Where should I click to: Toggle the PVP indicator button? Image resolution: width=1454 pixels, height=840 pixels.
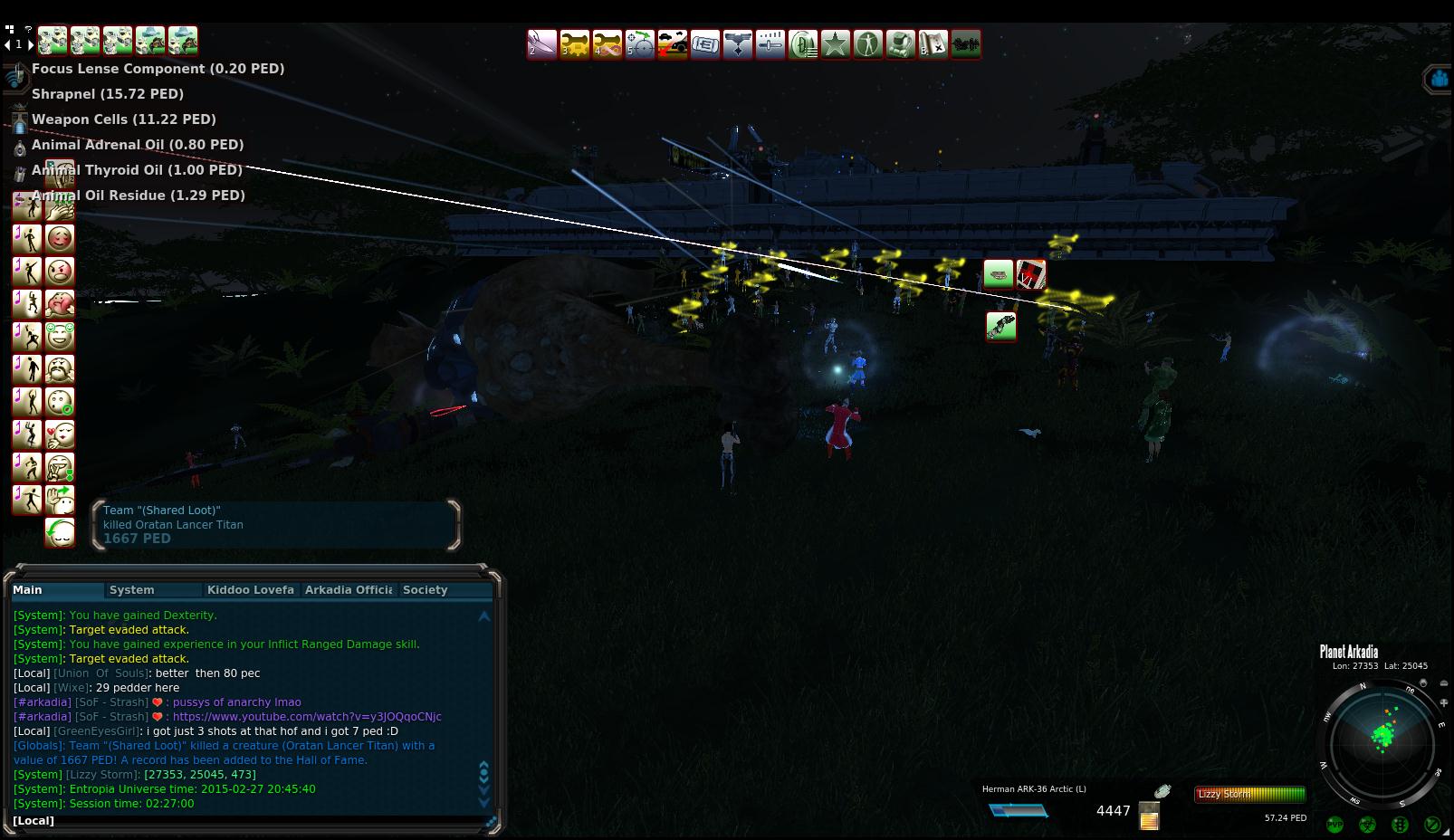1334,825
